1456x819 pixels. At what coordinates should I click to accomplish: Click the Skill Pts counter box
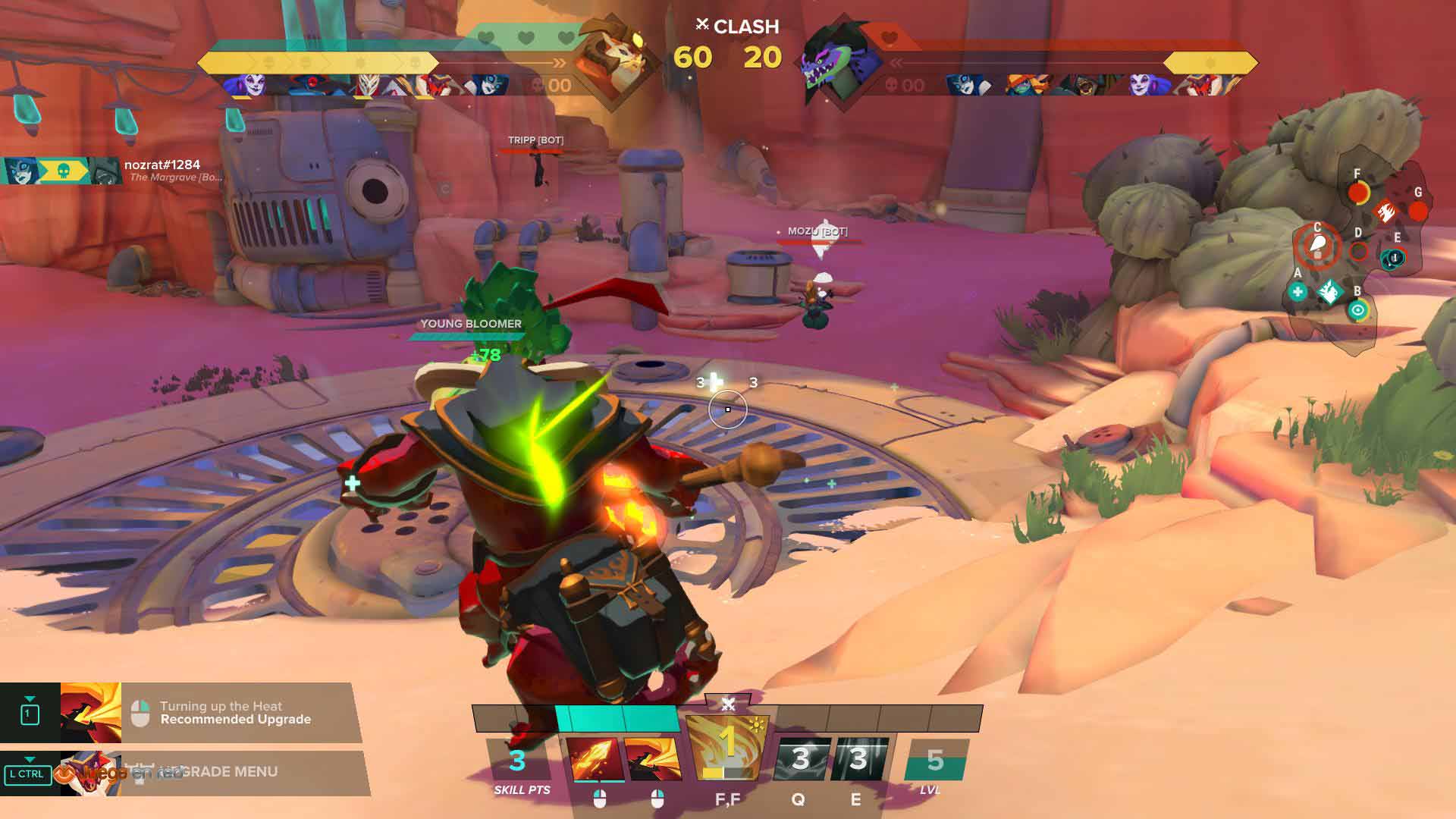click(519, 761)
